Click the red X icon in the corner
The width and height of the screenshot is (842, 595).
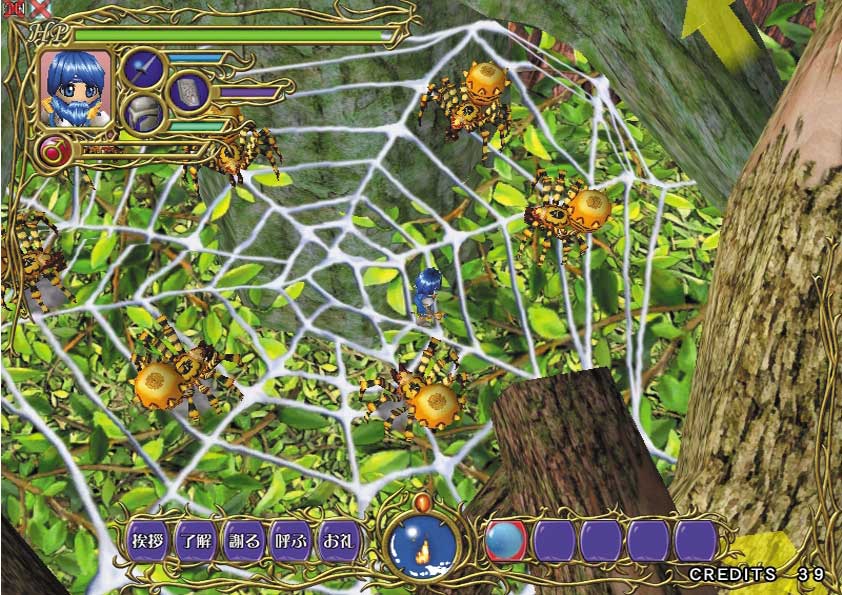point(42,7)
